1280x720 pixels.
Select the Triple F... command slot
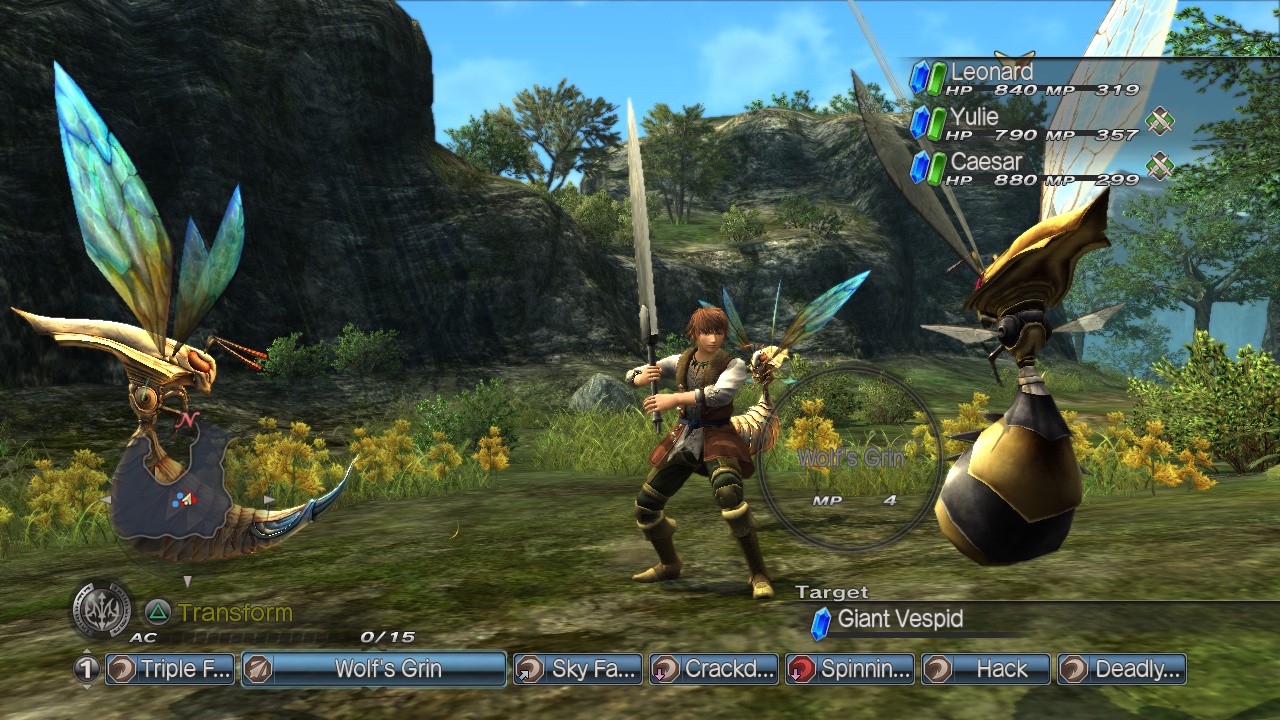pos(170,669)
